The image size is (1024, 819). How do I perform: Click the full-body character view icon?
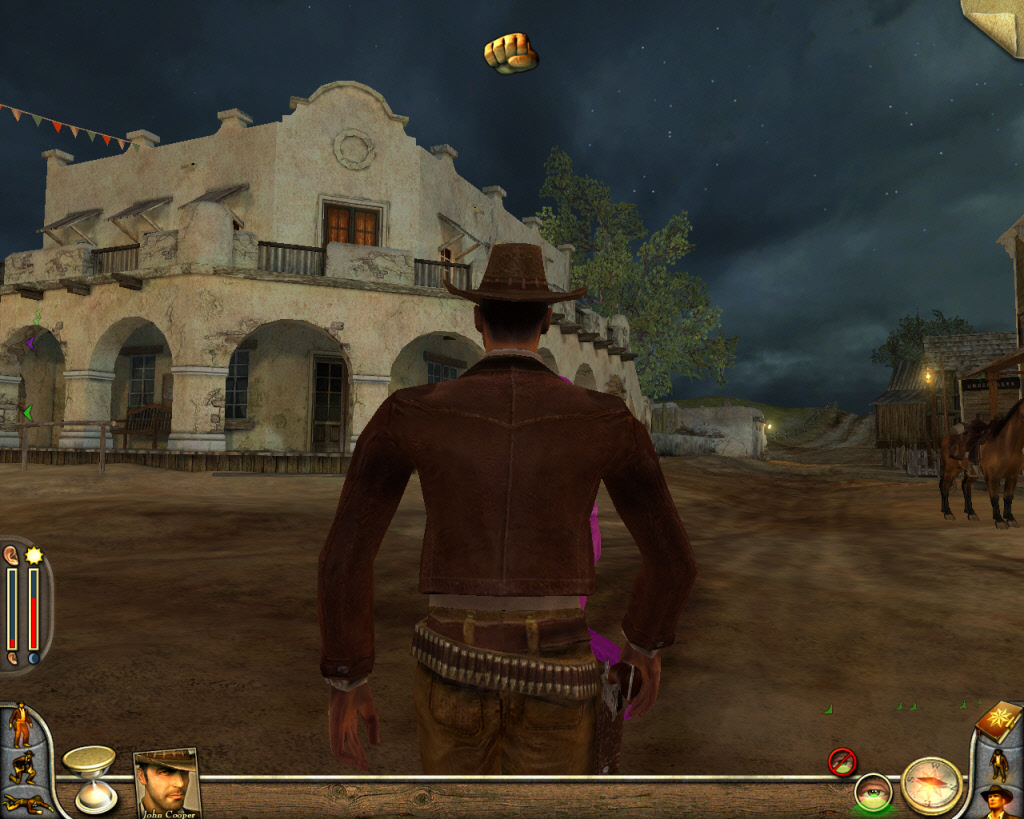(x=998, y=765)
